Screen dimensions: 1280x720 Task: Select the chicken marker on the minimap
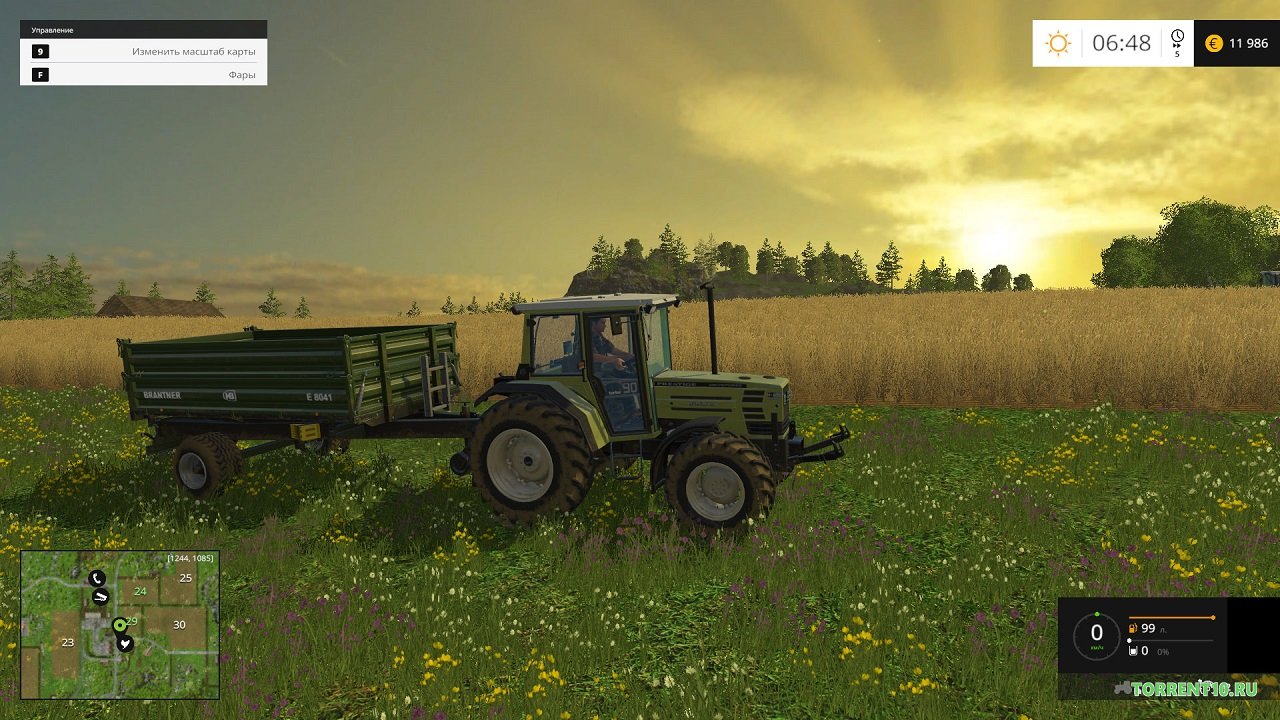pos(125,644)
